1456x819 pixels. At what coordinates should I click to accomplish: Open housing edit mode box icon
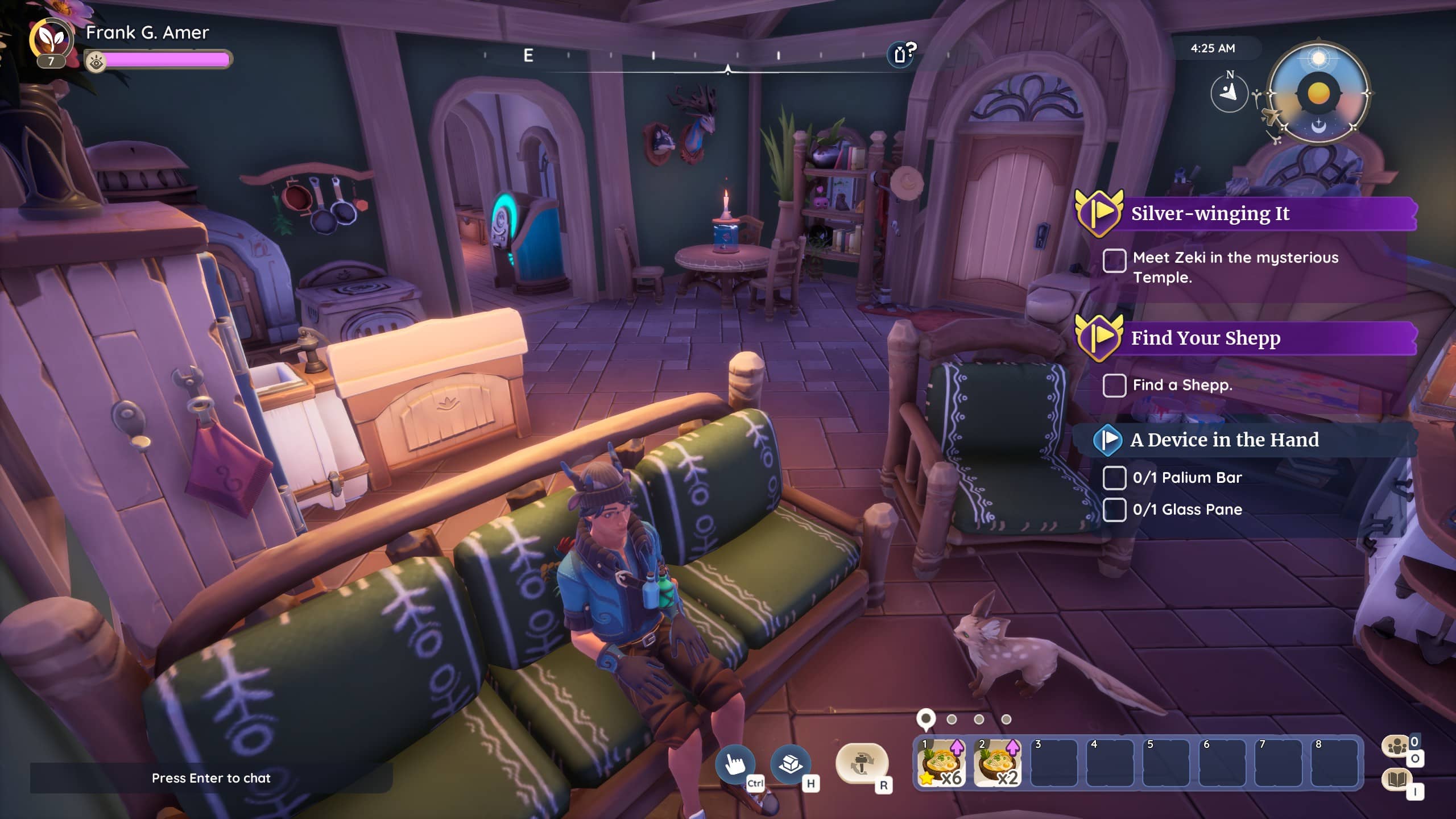pyautogui.click(x=791, y=763)
